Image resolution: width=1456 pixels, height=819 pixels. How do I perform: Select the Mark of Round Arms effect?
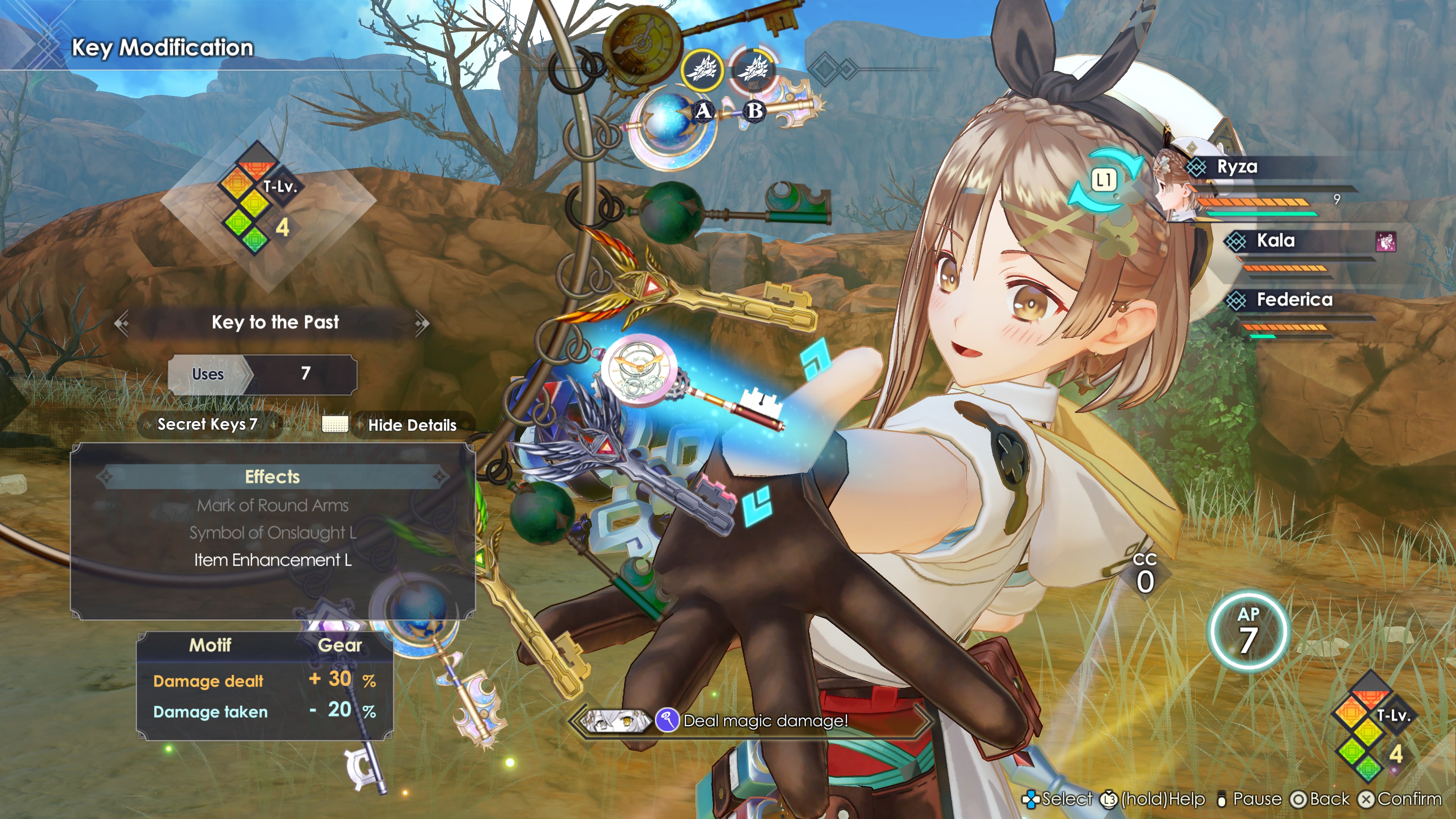coord(273,505)
